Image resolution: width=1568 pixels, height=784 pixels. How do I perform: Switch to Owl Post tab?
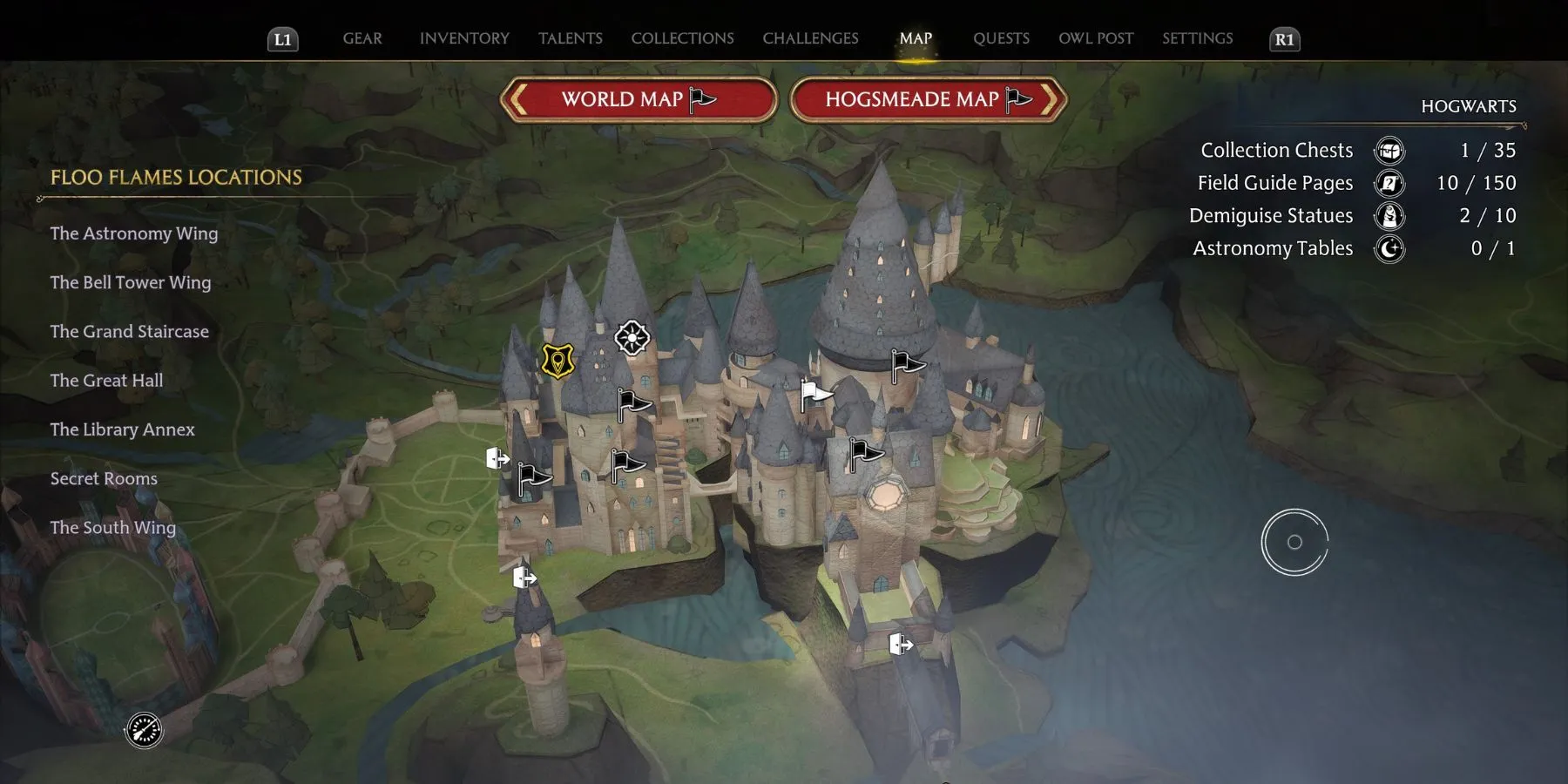click(1096, 38)
